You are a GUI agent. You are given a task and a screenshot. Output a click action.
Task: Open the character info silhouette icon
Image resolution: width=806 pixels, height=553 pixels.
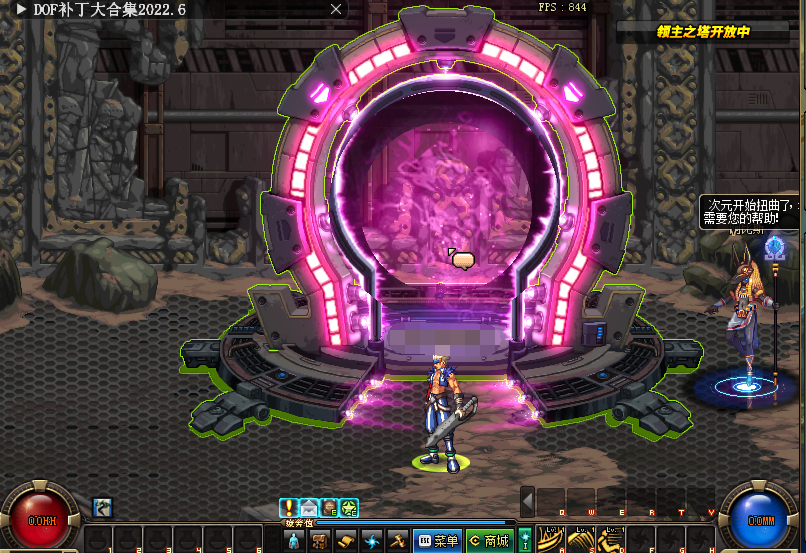[x=294, y=541]
